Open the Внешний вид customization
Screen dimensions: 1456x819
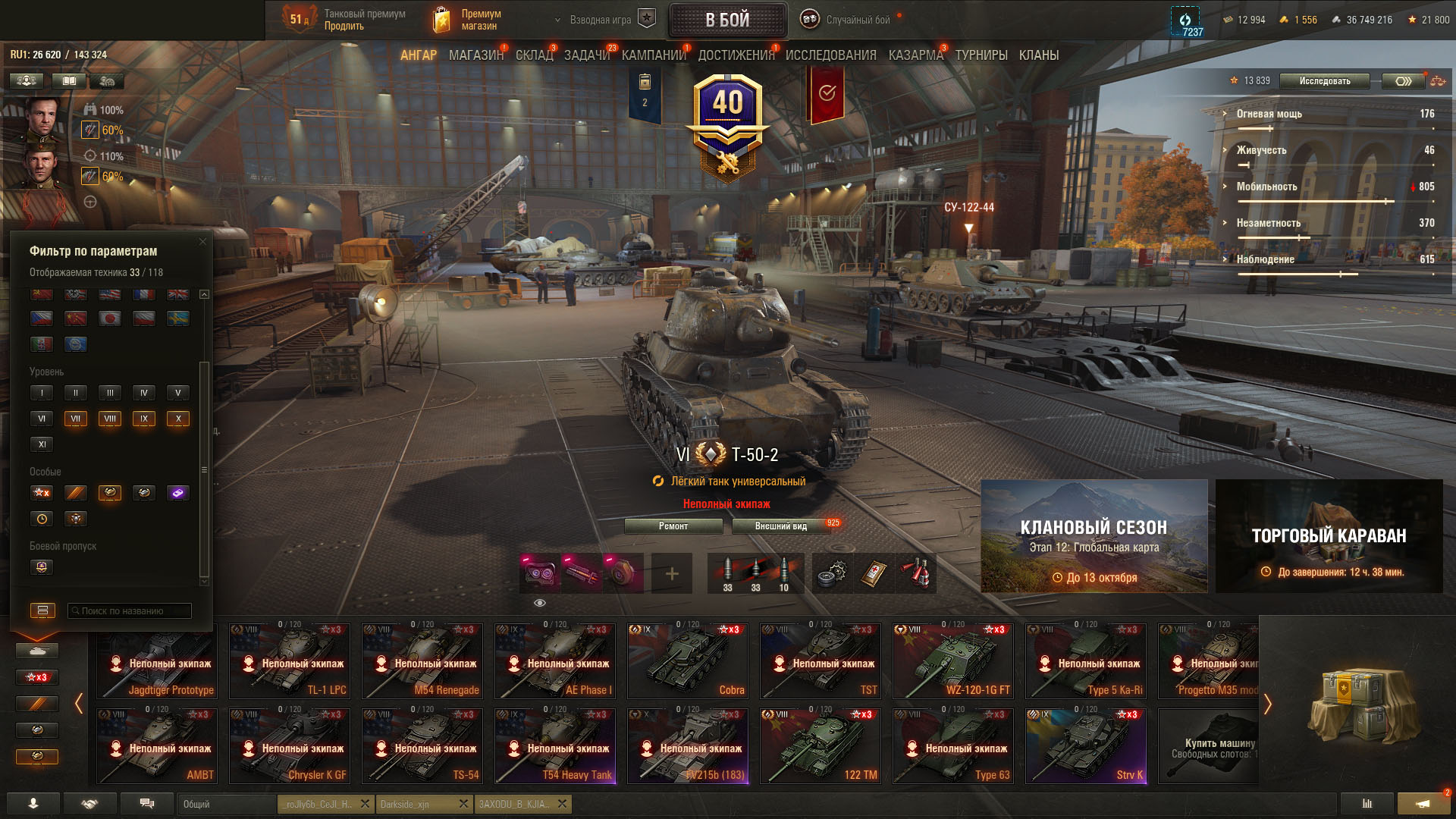point(780,526)
